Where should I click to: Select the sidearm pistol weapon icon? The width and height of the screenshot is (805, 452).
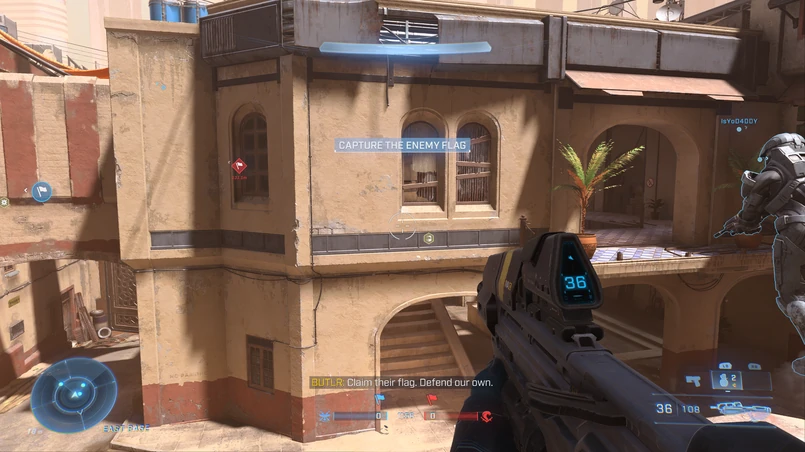point(695,381)
